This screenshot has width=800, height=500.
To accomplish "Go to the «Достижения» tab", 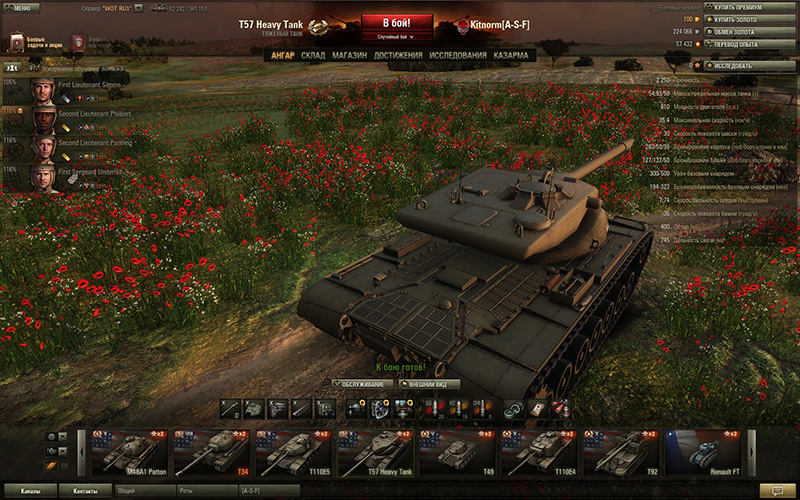I will (x=398, y=55).
